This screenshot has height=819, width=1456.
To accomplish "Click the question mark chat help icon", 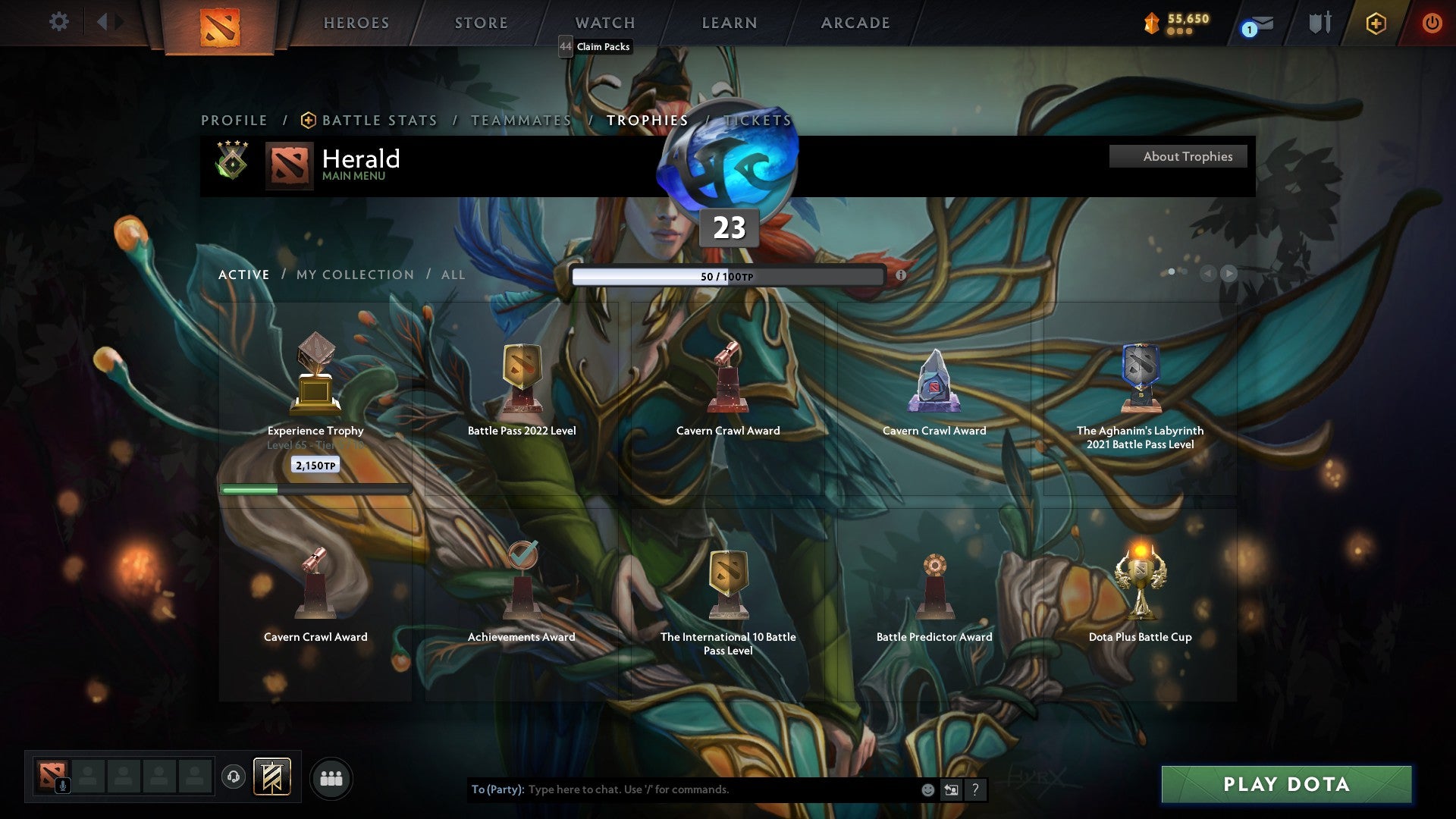I will tap(976, 789).
